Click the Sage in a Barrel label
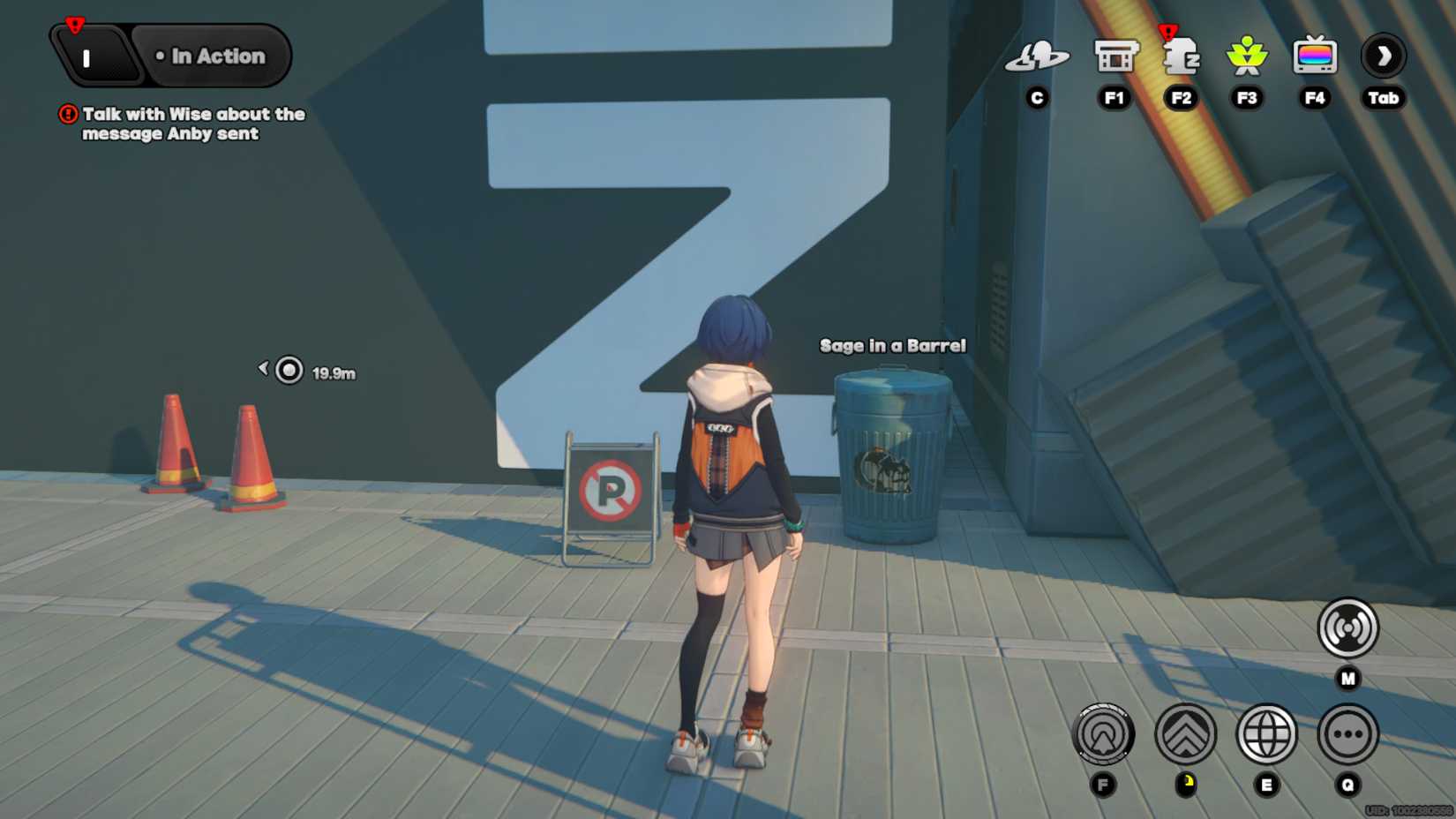The height and width of the screenshot is (819, 1456). (x=893, y=345)
